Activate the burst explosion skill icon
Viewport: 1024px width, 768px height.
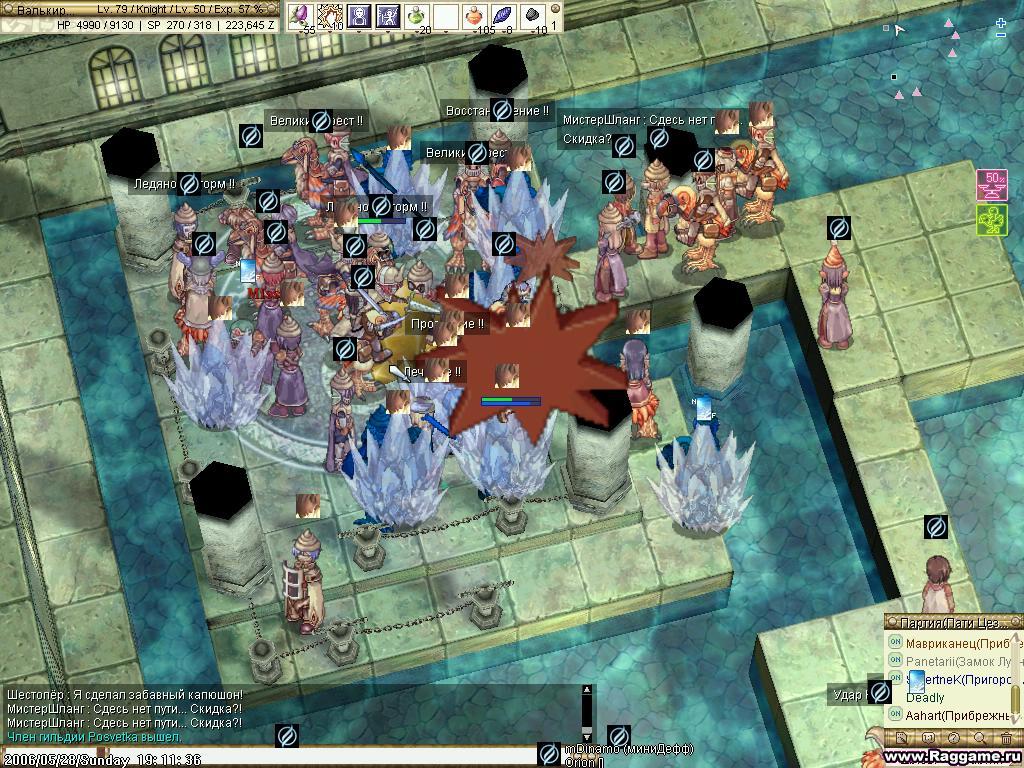[329, 15]
